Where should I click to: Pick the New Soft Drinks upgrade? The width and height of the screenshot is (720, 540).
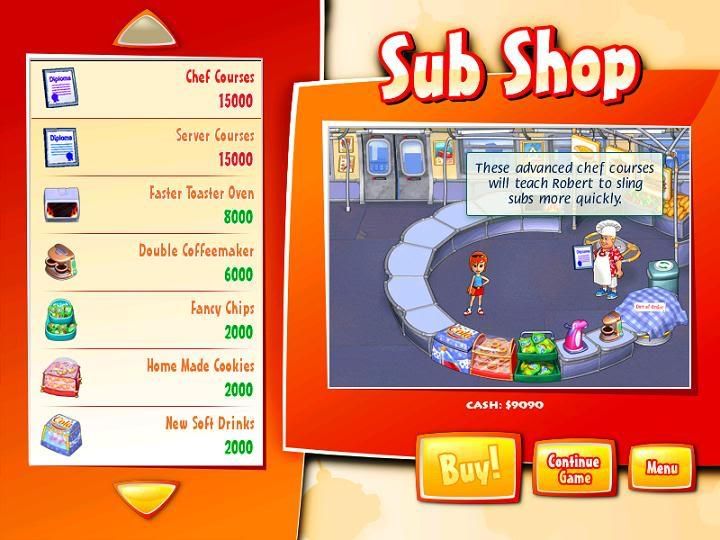pyautogui.click(x=146, y=435)
